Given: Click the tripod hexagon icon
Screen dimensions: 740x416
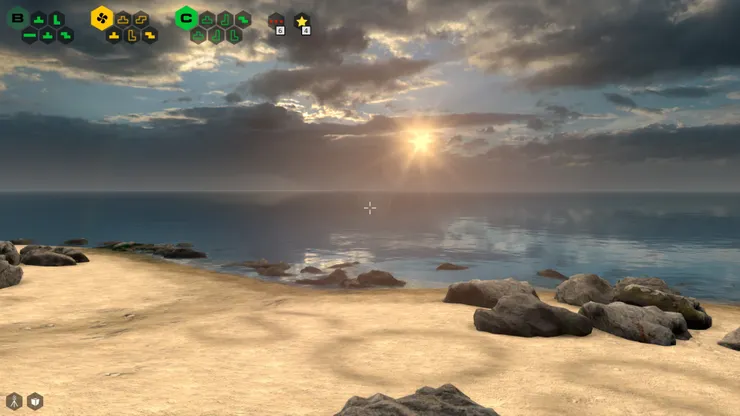Looking at the screenshot, I should (x=14, y=401).
